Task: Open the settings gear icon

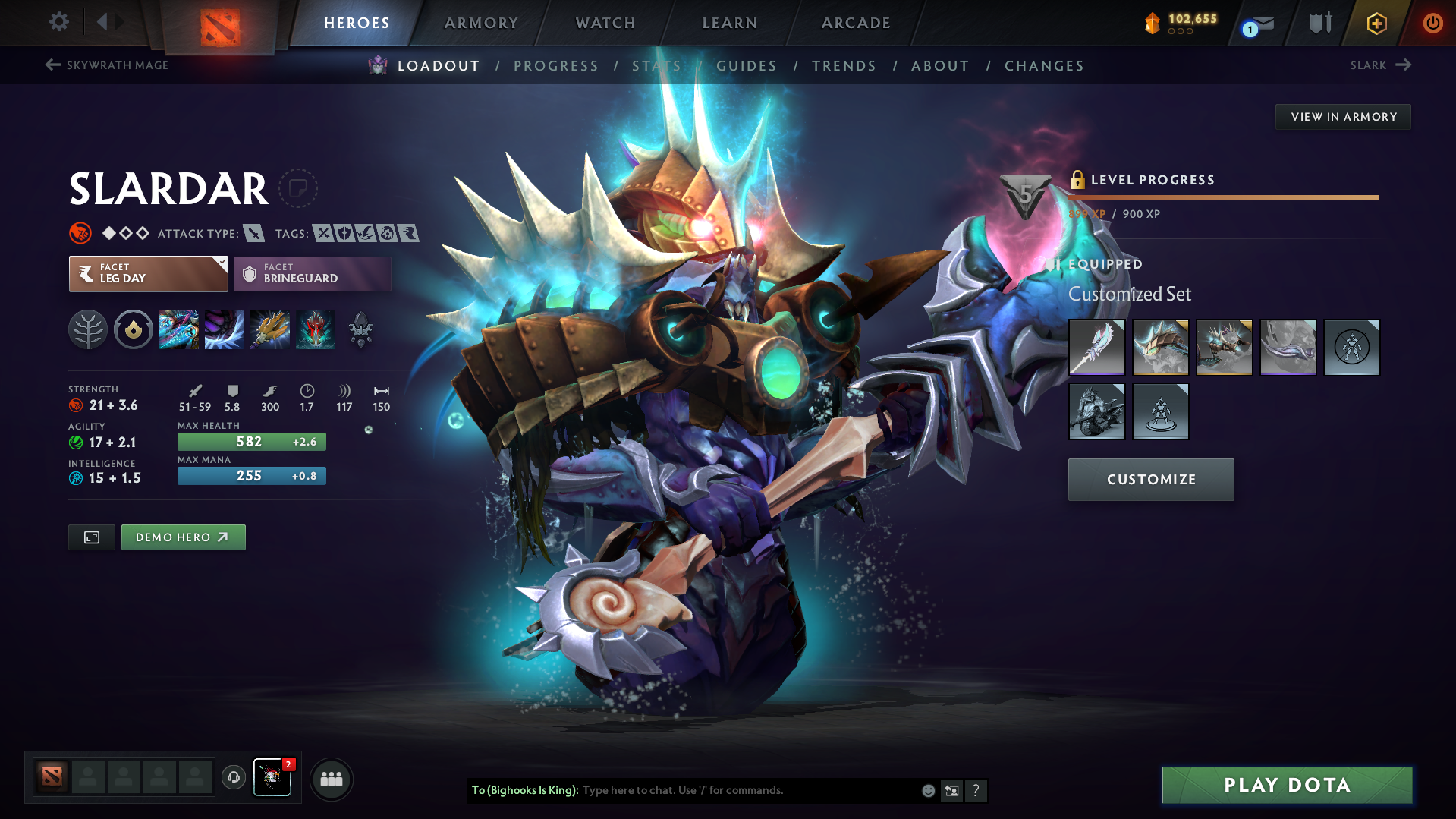Action: (x=58, y=23)
